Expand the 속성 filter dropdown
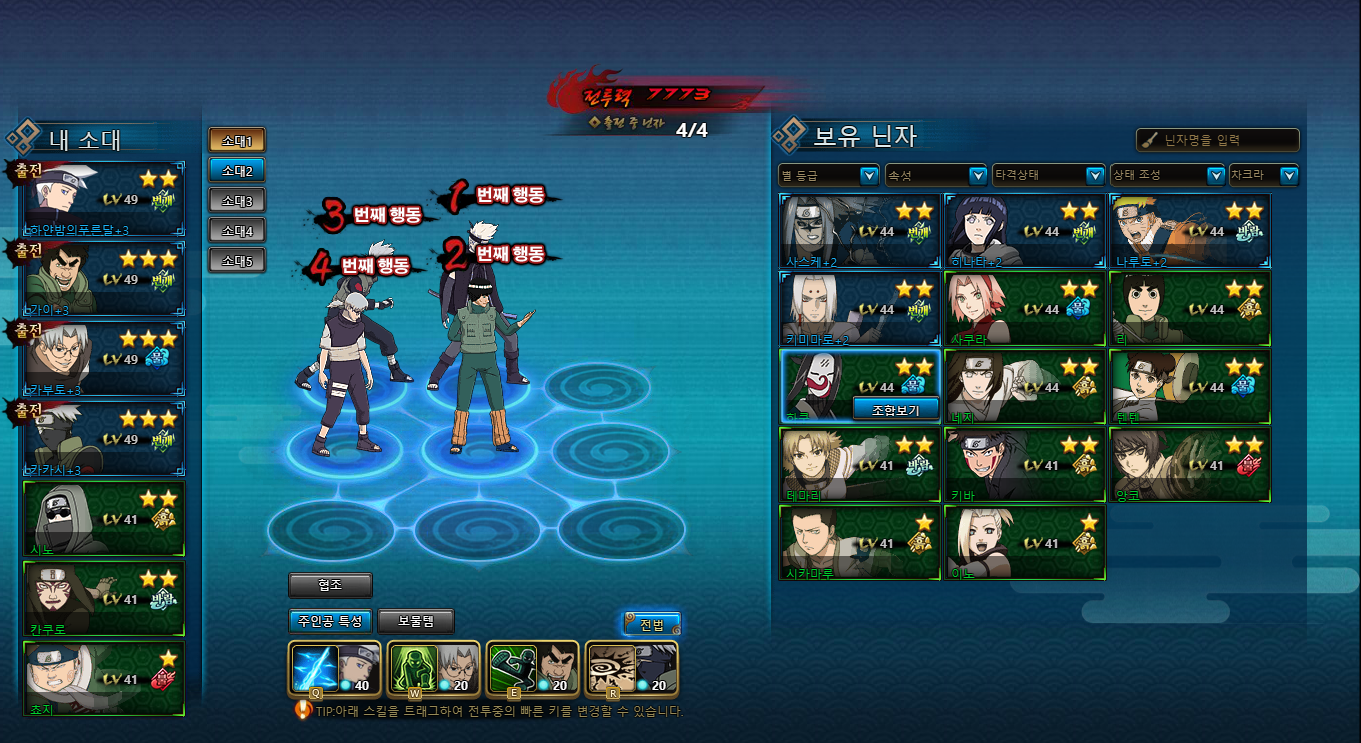The width and height of the screenshot is (1361, 743). pyautogui.click(x=936, y=175)
